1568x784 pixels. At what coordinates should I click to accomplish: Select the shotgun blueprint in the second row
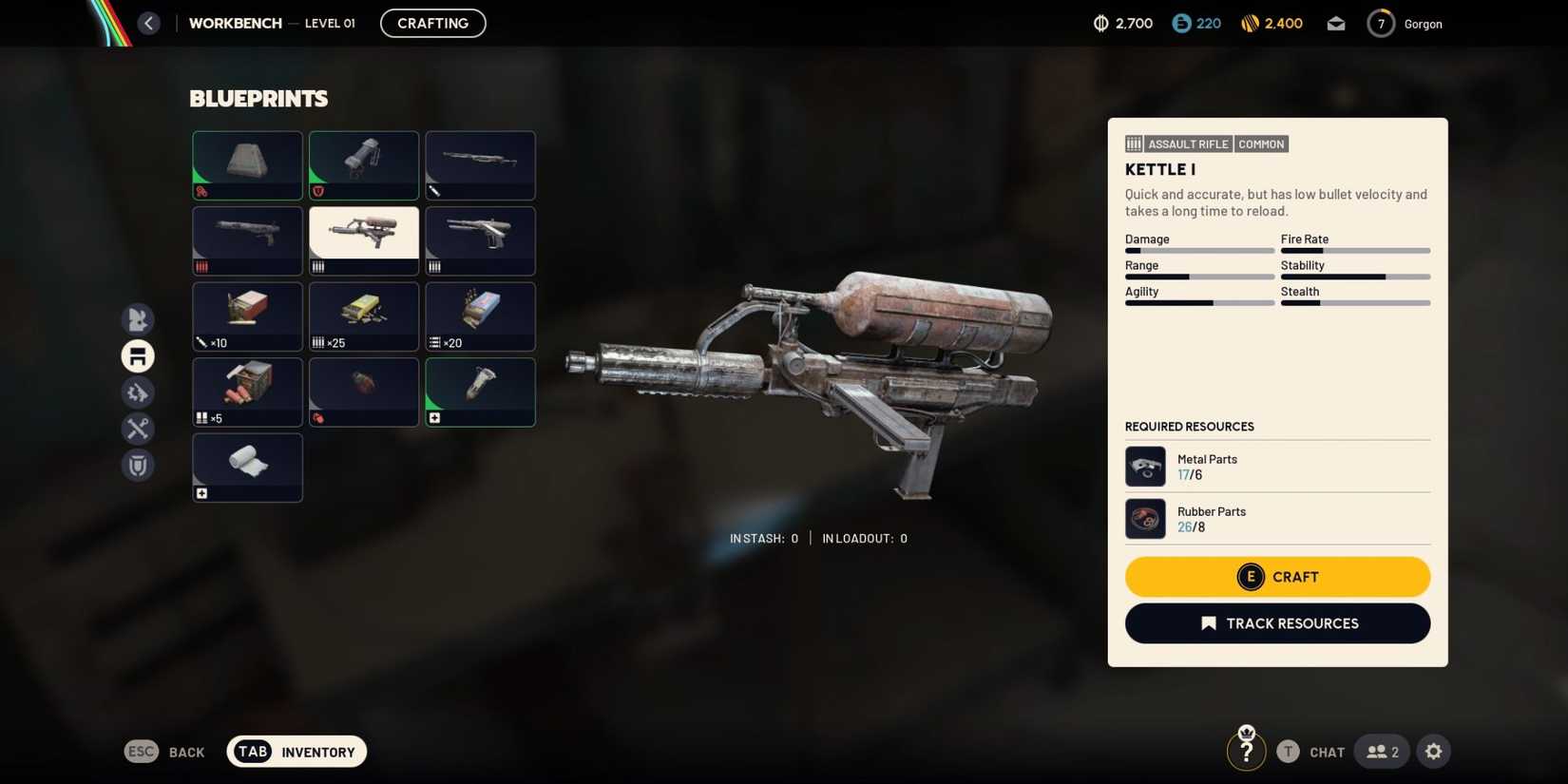[x=247, y=239]
